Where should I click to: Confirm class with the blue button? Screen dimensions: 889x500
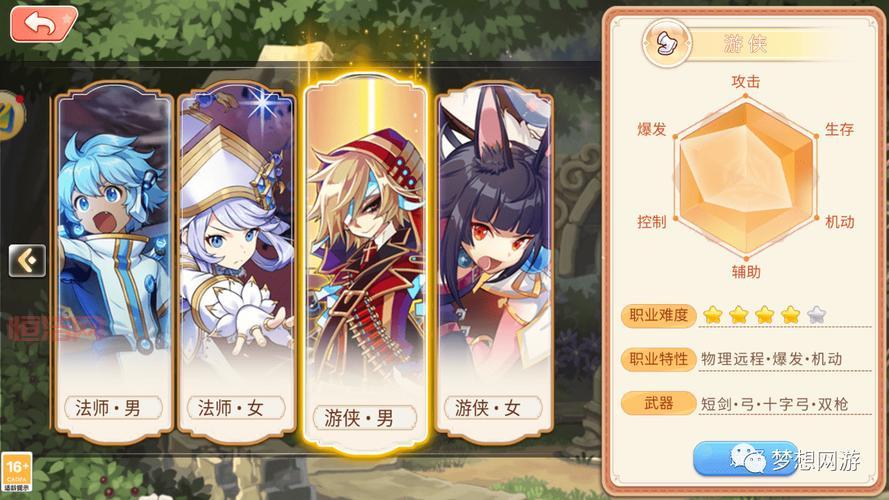(x=745, y=458)
